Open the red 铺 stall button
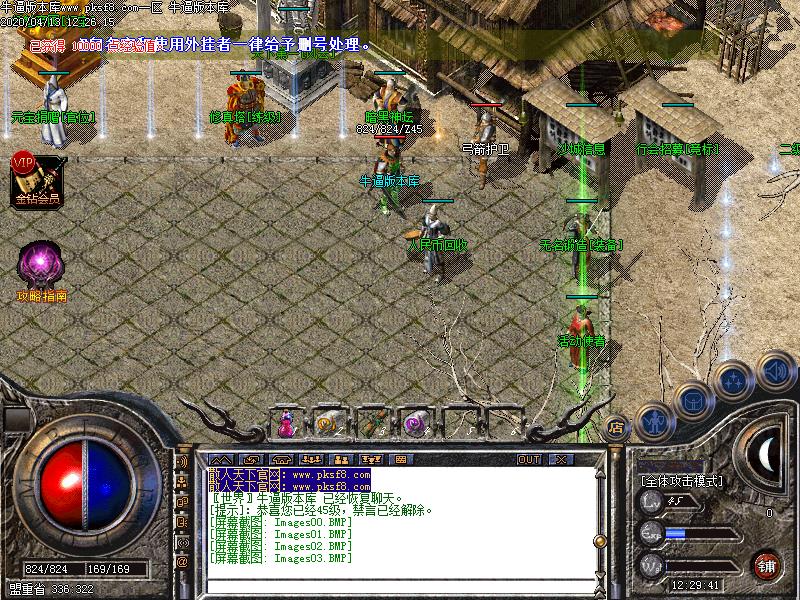The width and height of the screenshot is (800, 600). coord(766,565)
